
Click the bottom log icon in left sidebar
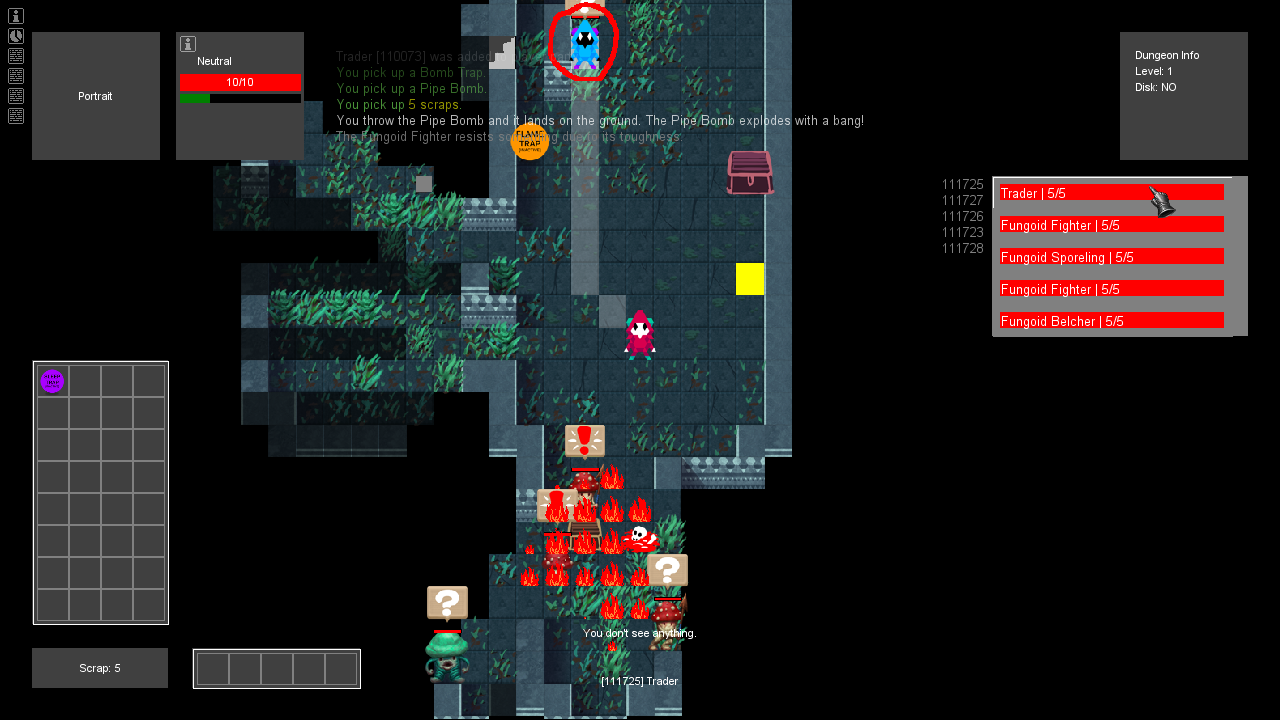click(15, 116)
